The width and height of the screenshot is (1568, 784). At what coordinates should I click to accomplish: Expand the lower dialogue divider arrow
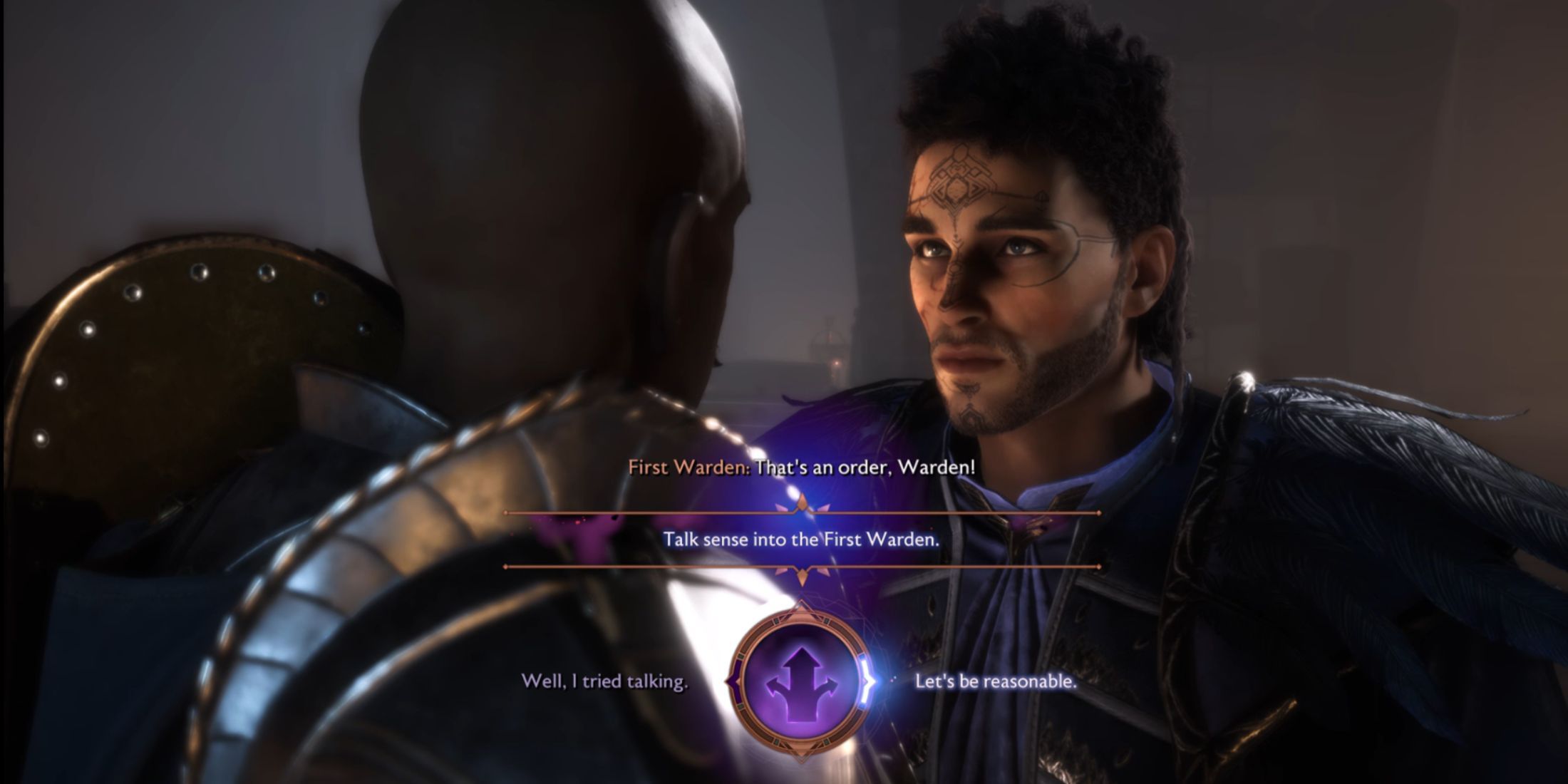coord(802,575)
